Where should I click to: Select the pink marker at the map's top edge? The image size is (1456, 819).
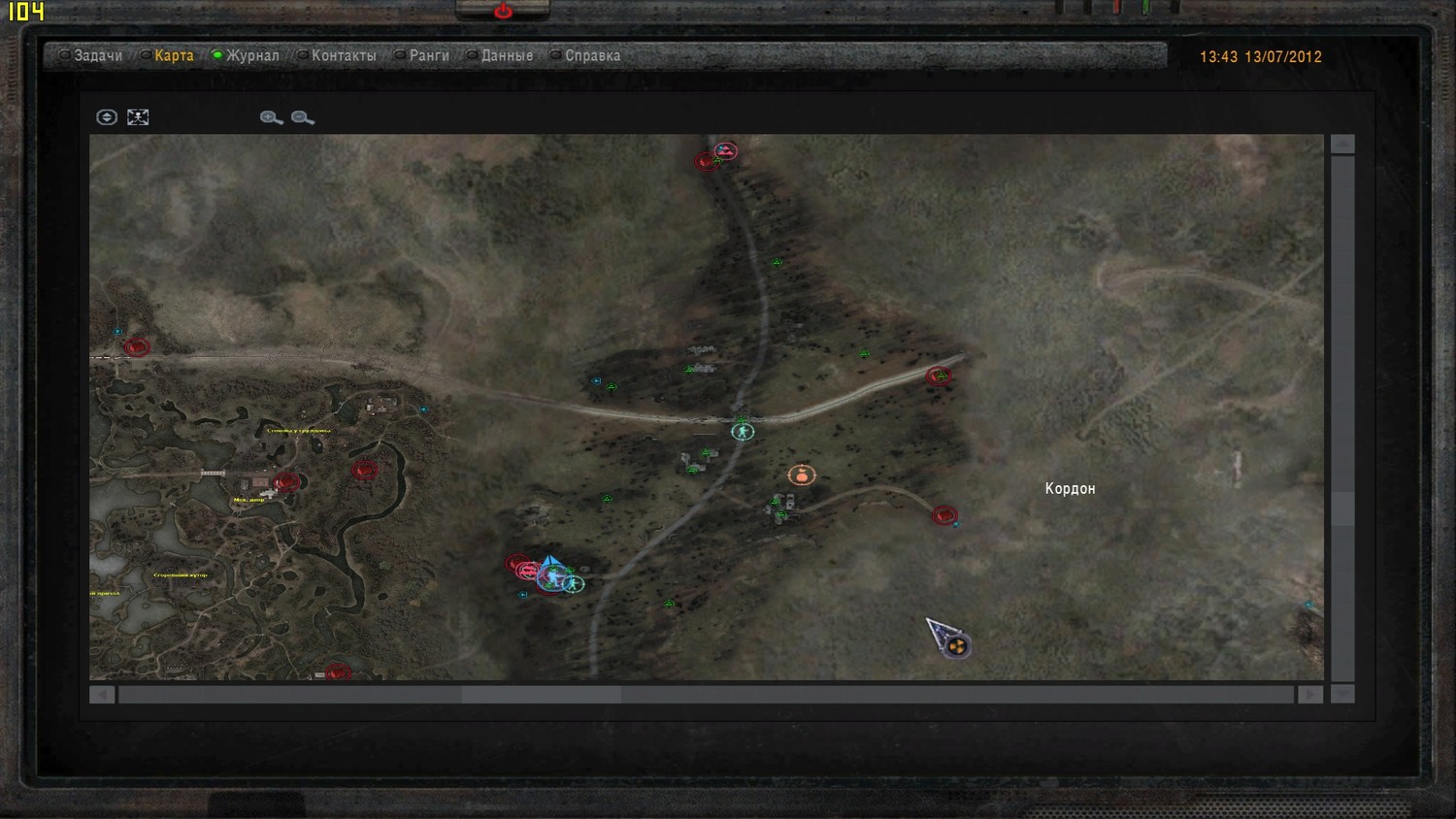pos(726,150)
